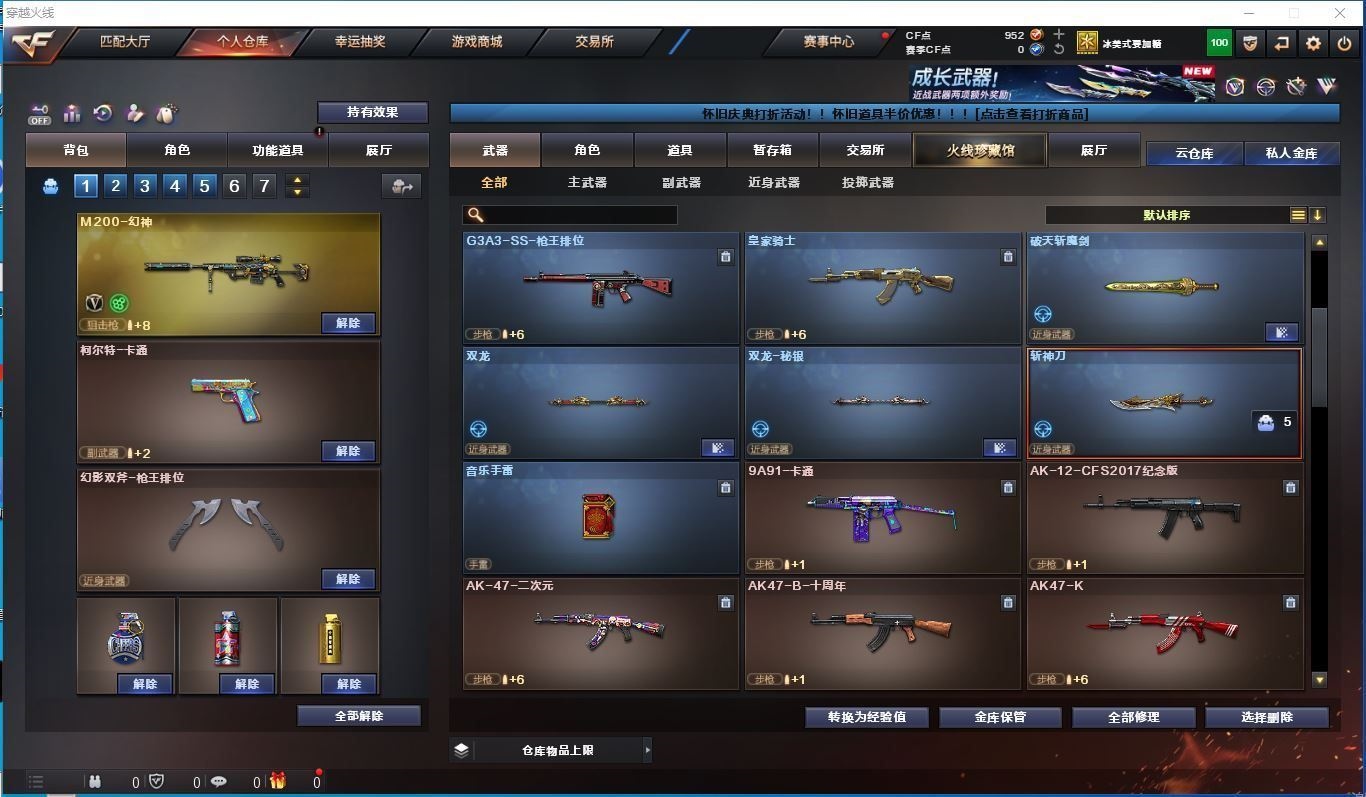Viewport: 1366px width, 797px height.
Task: Open the 云仓库 cloud warehouse
Action: tap(1194, 153)
